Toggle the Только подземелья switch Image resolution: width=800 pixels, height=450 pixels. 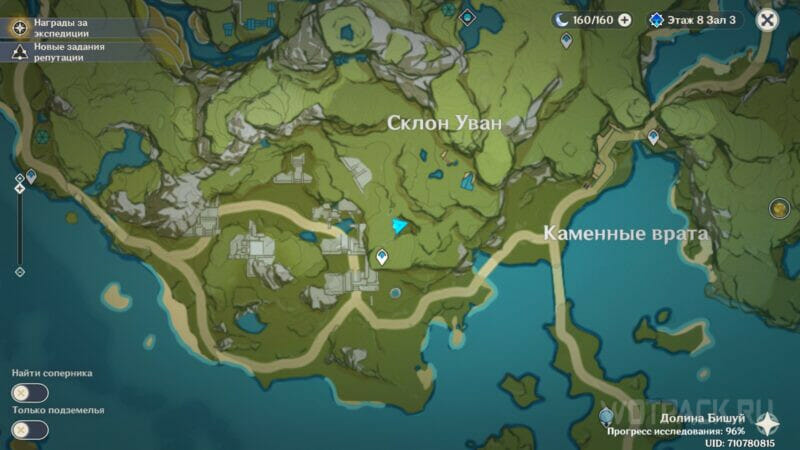pos(30,429)
